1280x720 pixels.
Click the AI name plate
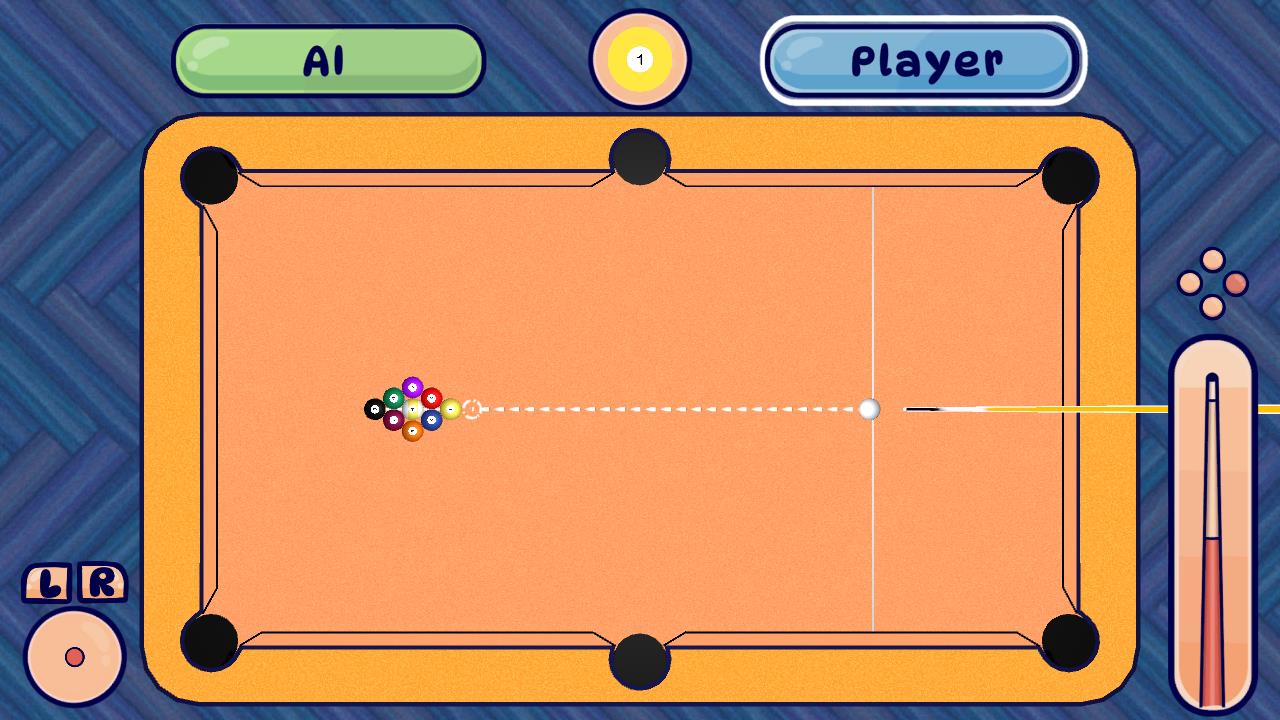click(328, 60)
